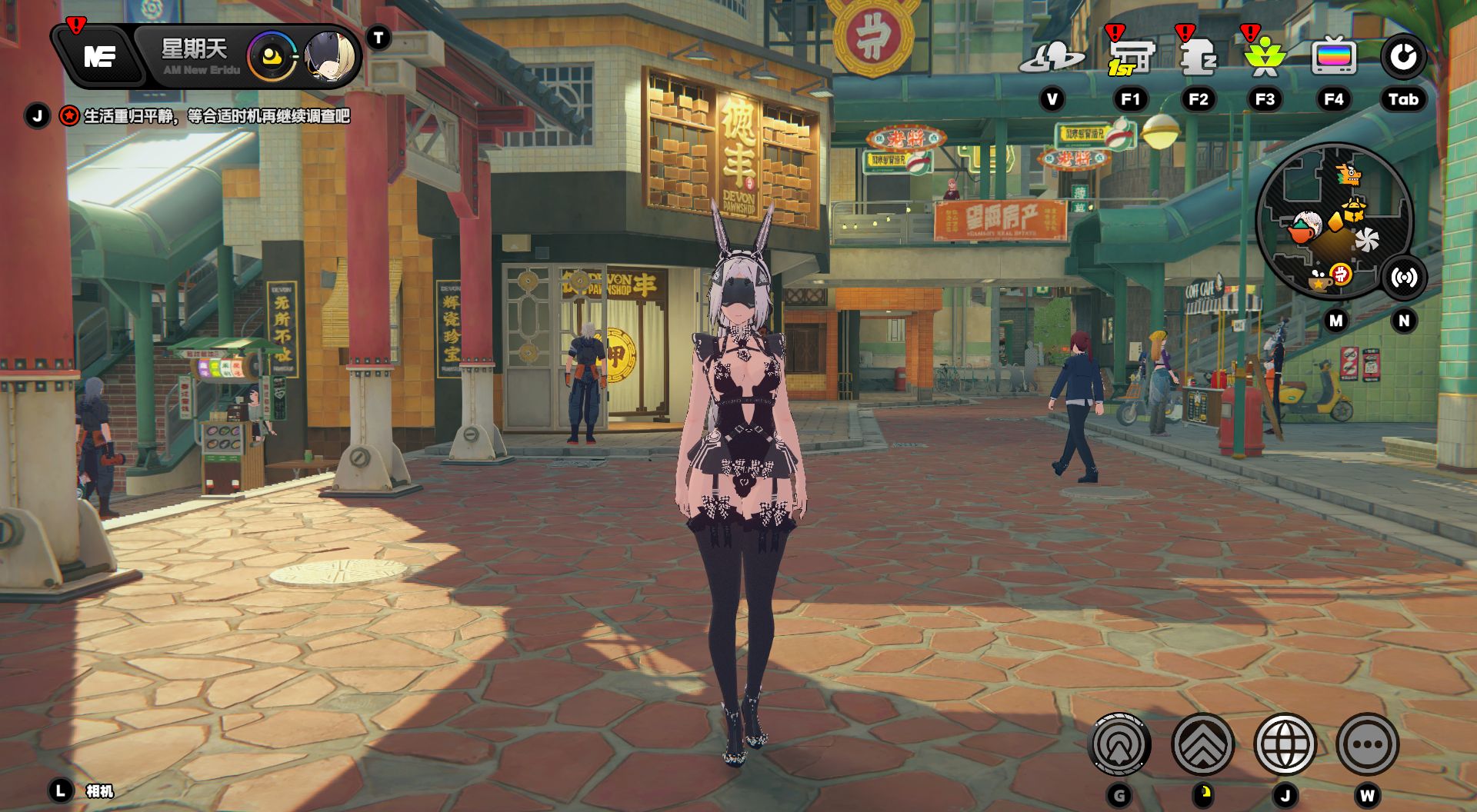Viewport: 1477px width, 812px height.
Task: Open the three-dots more options button
Action: (x=1367, y=744)
